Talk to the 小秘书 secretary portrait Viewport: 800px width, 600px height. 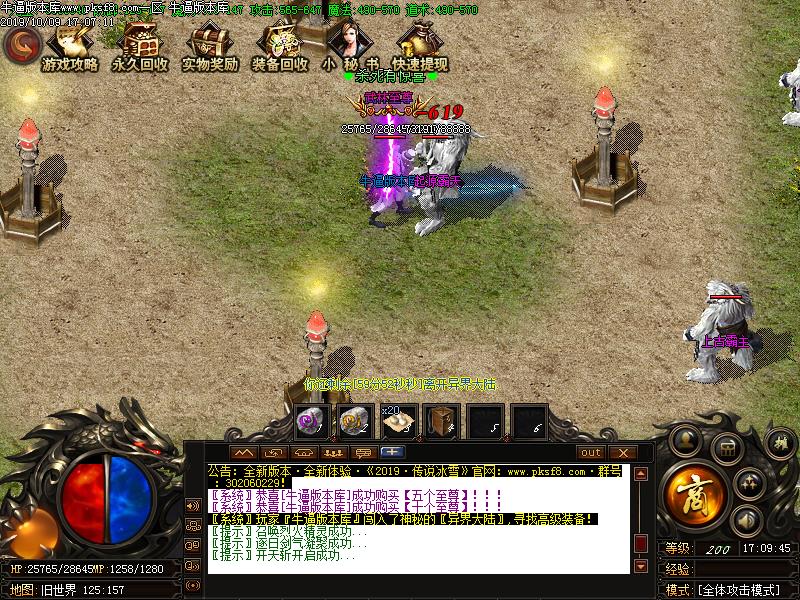[350, 45]
